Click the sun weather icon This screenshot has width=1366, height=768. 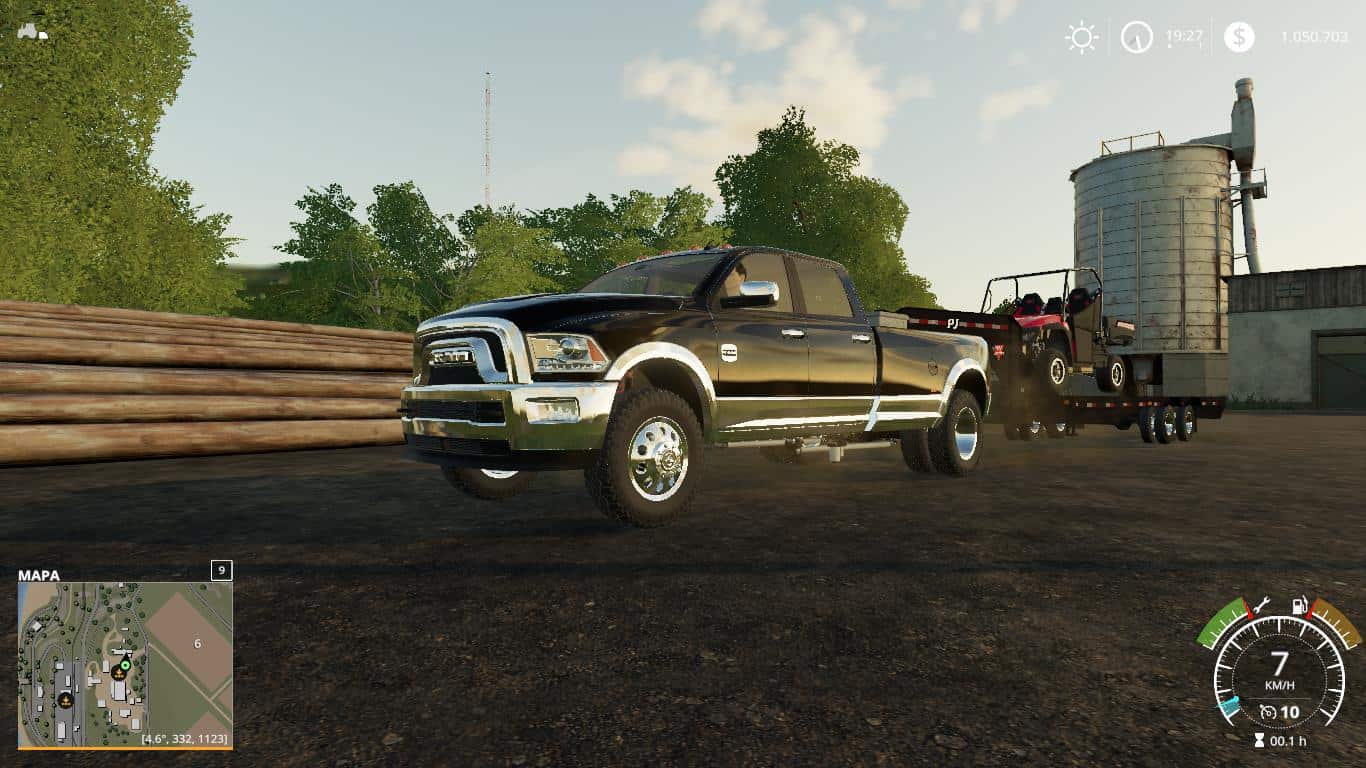(x=1081, y=38)
